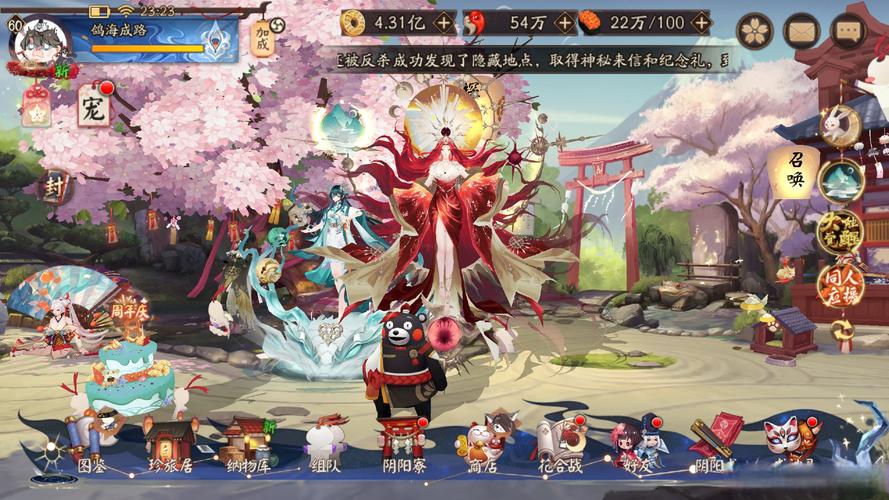889x500 pixels.
Task: Open the white rabbit event icon
Action: (840, 125)
